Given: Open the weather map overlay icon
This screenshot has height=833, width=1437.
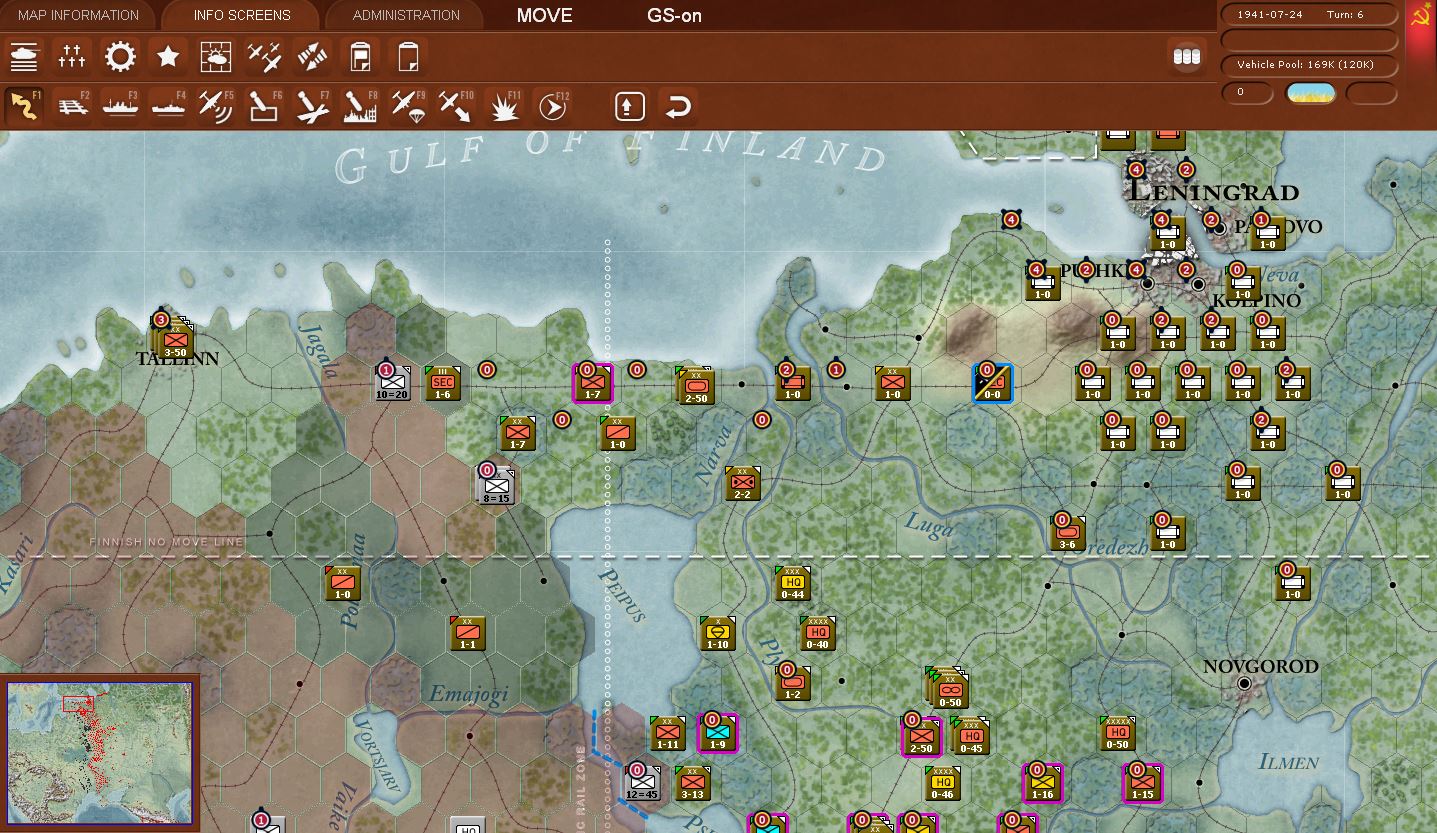Looking at the screenshot, I should point(216,57).
